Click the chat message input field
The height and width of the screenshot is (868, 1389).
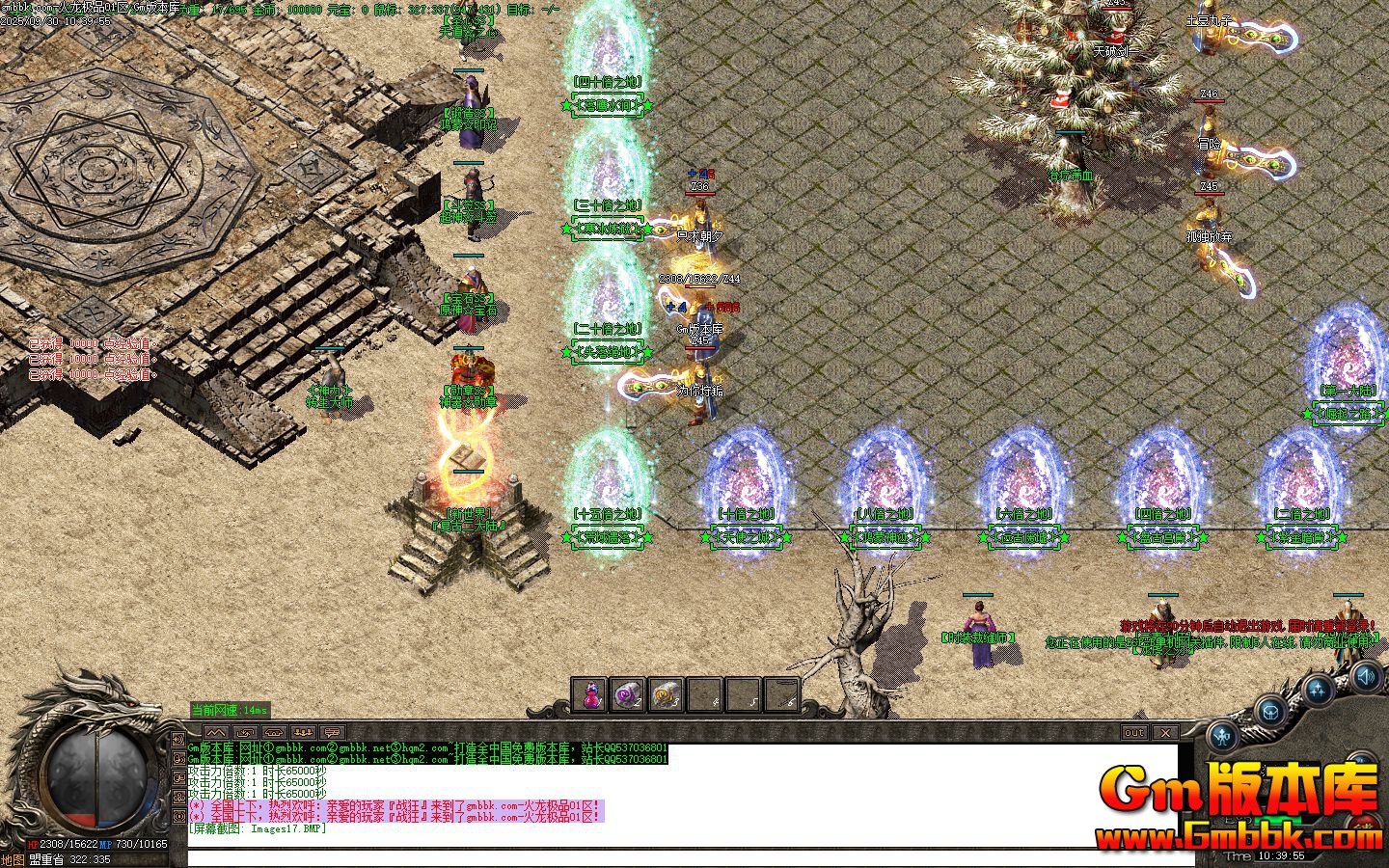pos(675,857)
